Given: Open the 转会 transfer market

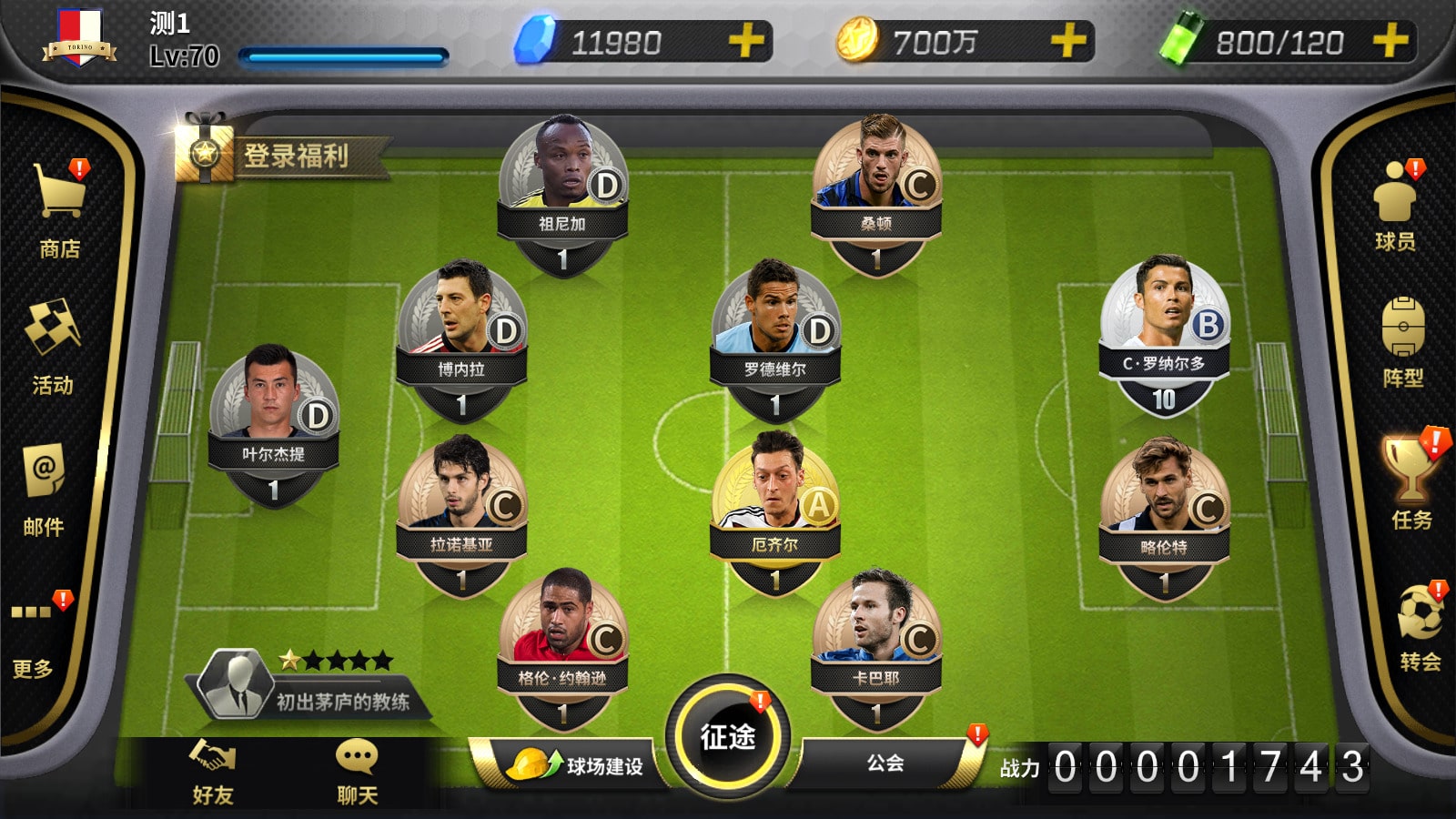Looking at the screenshot, I should pyautogui.click(x=1420, y=628).
